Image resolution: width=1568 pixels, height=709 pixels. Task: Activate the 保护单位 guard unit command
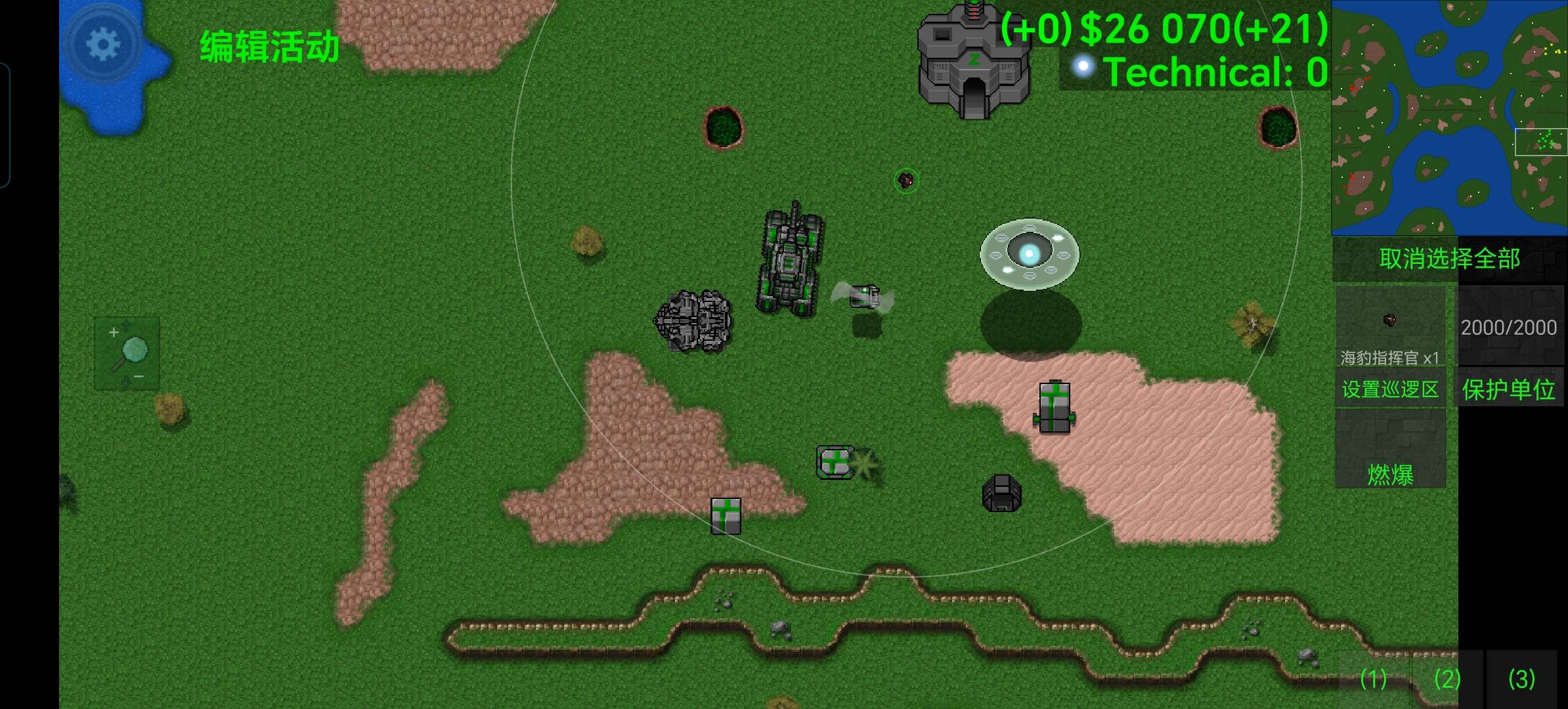click(1509, 389)
